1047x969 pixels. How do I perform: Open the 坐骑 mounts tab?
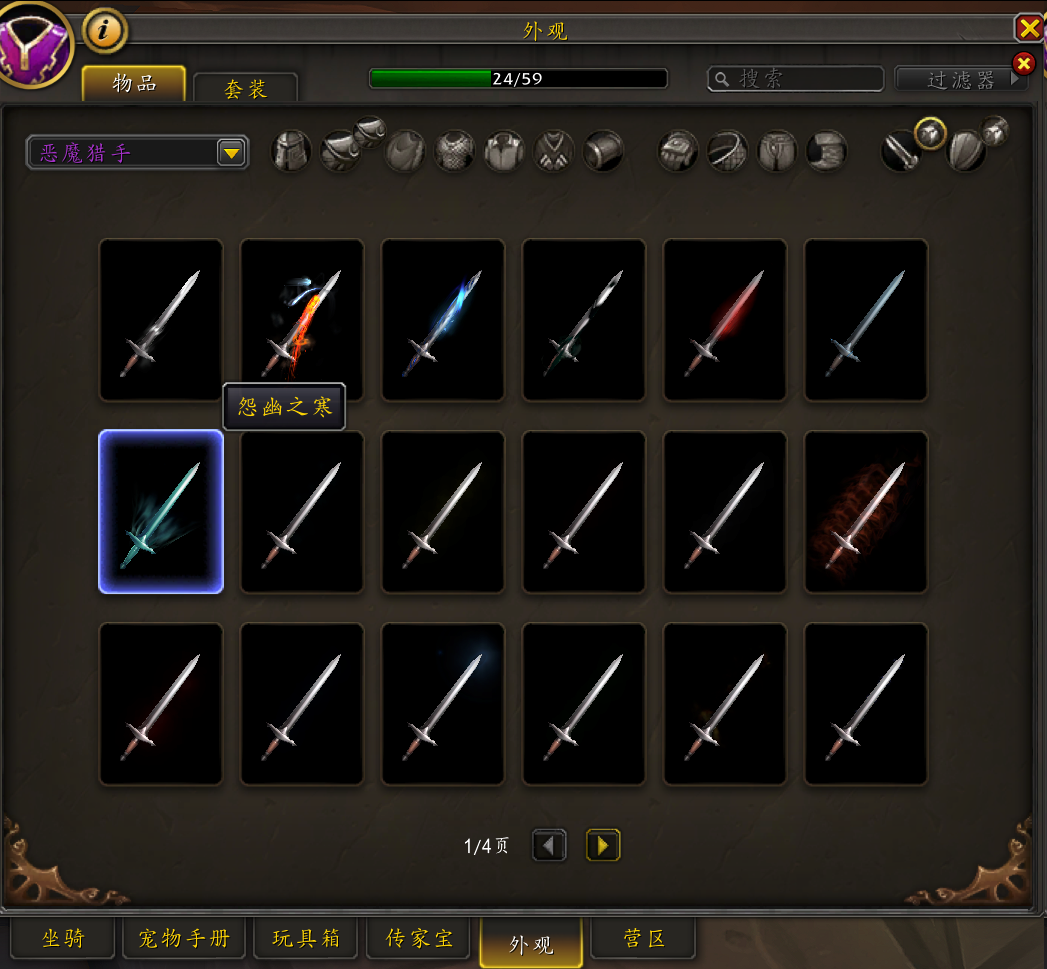point(64,939)
